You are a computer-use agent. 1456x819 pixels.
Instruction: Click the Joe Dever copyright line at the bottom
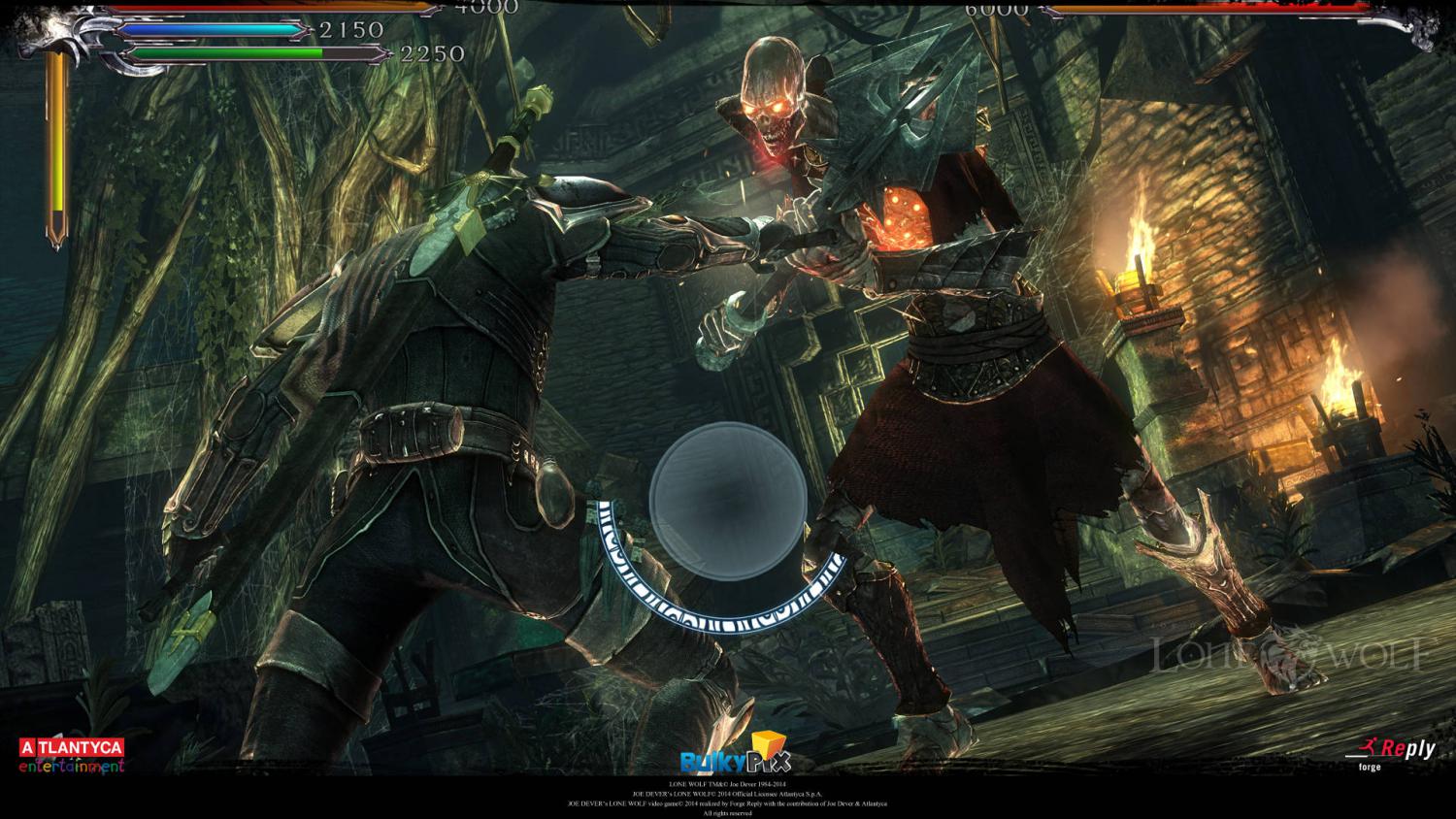pyautogui.click(x=728, y=782)
